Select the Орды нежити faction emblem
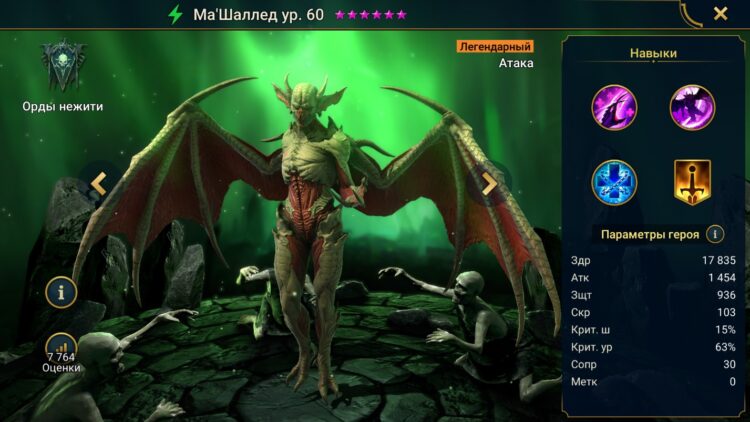Screen dimensions: 750x422 [63, 66]
